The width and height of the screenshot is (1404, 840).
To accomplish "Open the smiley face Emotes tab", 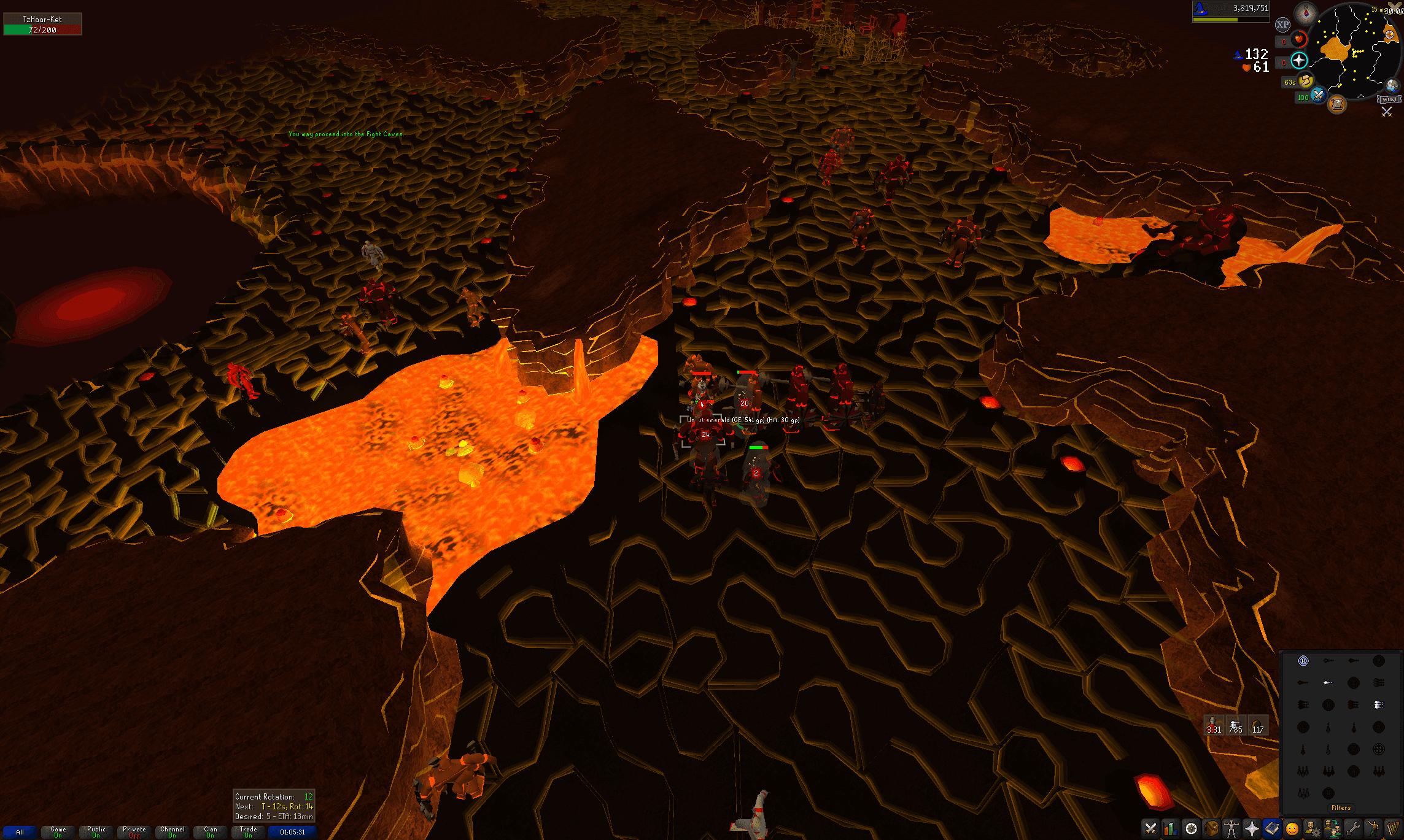I will coord(1292,829).
